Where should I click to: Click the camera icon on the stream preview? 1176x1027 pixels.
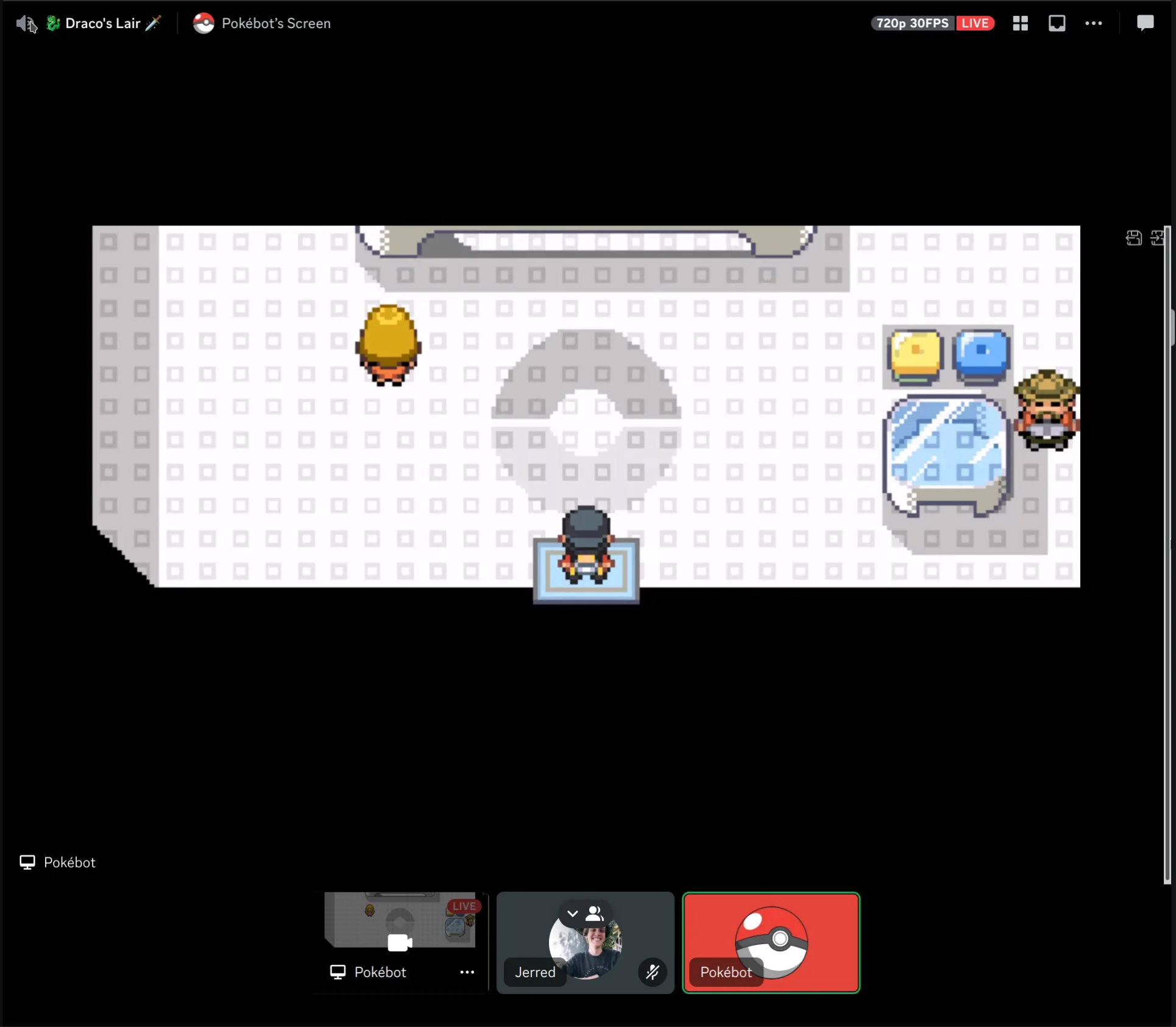[399, 942]
